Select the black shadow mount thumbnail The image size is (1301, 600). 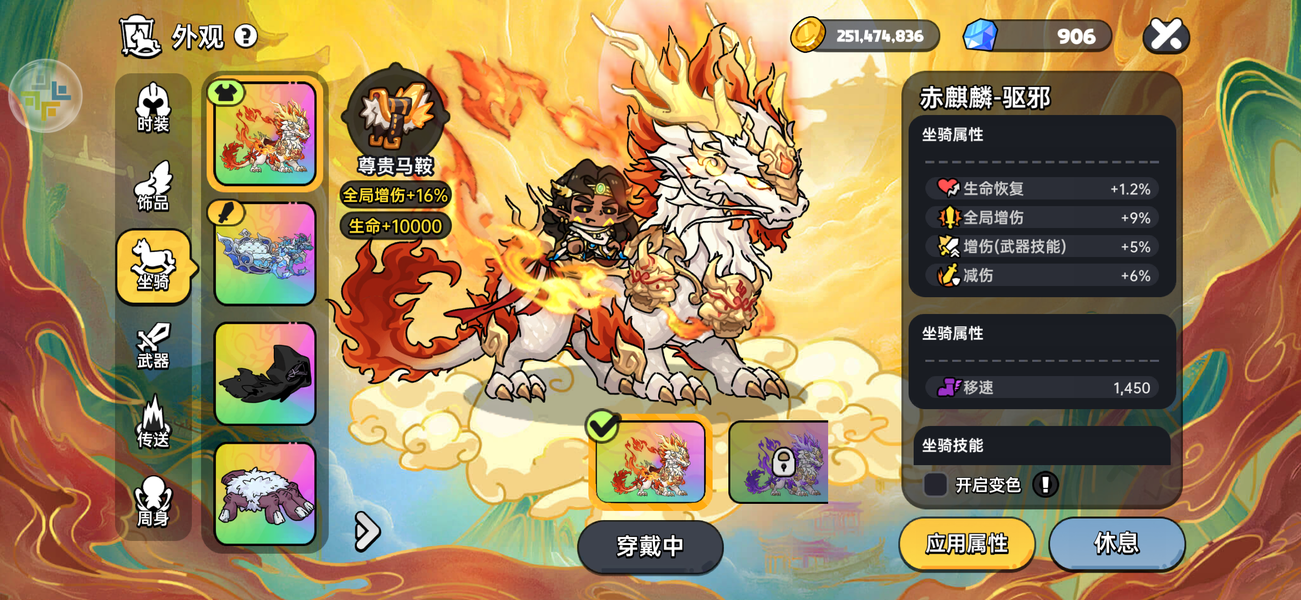tap(265, 374)
